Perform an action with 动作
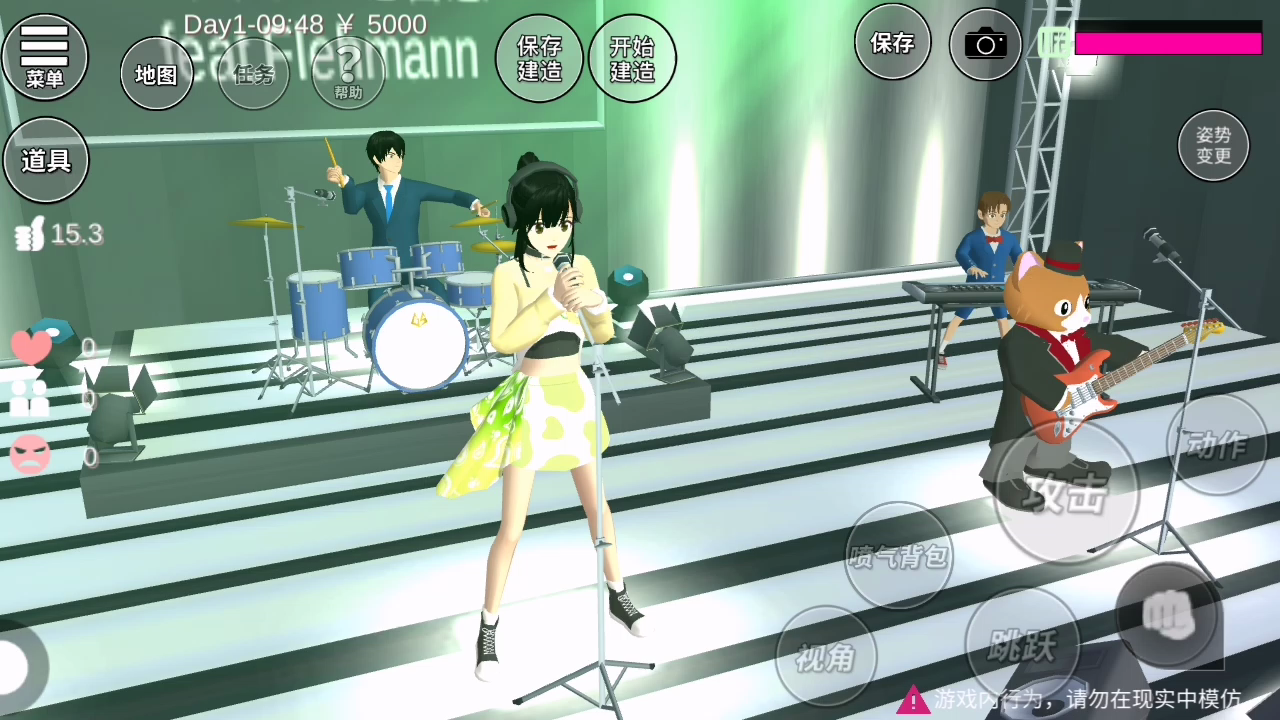 [x=1216, y=444]
